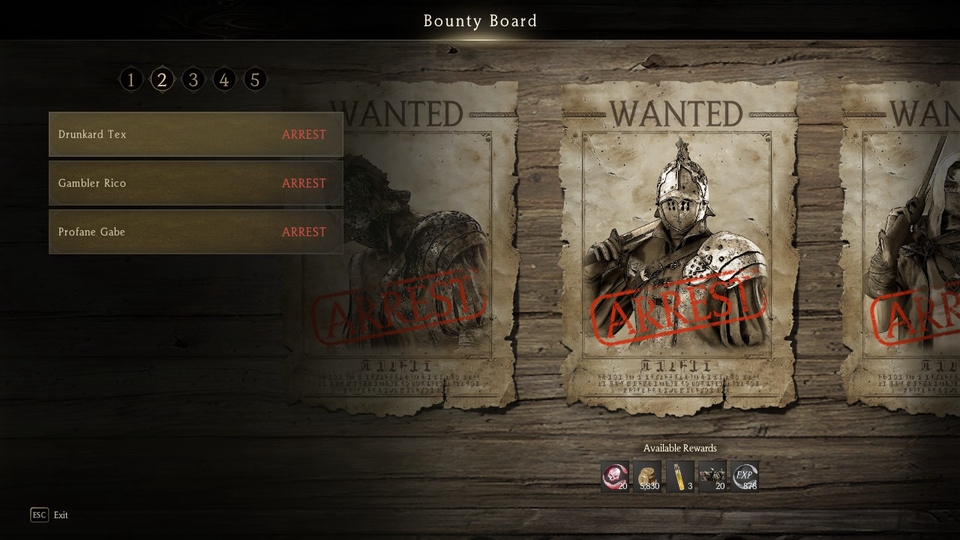Viewport: 960px width, 540px height.
Task: Go to bounty page 3
Action: click(193, 80)
